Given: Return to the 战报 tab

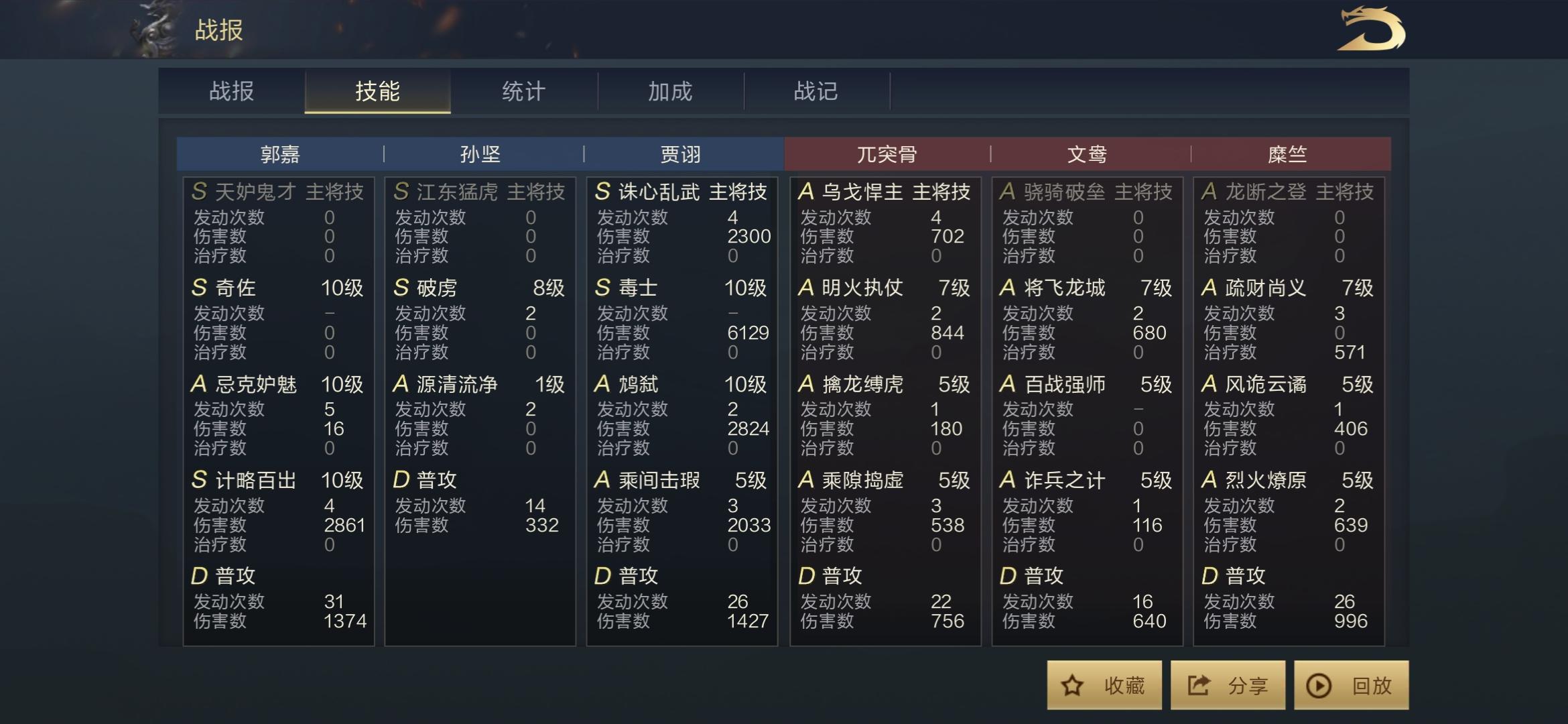Looking at the screenshot, I should point(230,92).
